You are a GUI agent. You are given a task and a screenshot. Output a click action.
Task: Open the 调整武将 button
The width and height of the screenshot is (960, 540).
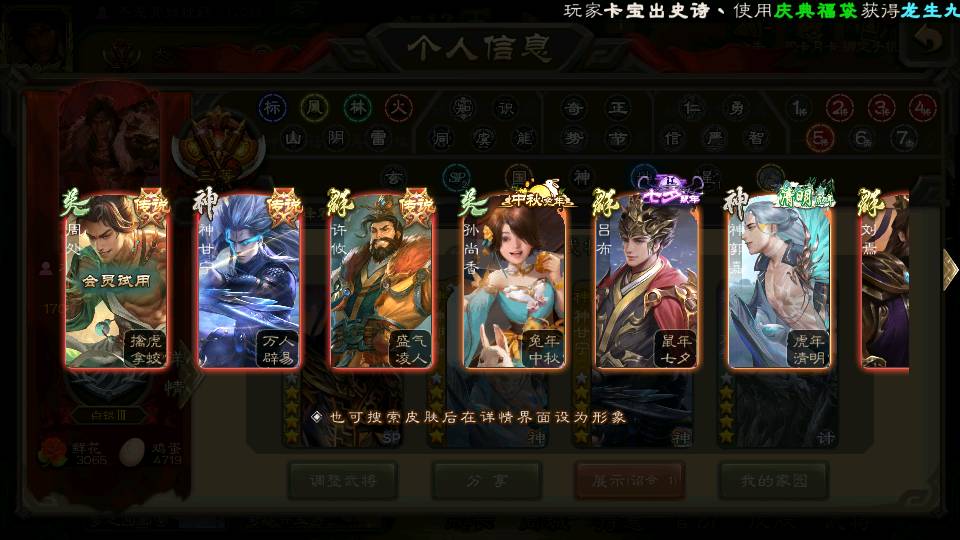(x=343, y=481)
